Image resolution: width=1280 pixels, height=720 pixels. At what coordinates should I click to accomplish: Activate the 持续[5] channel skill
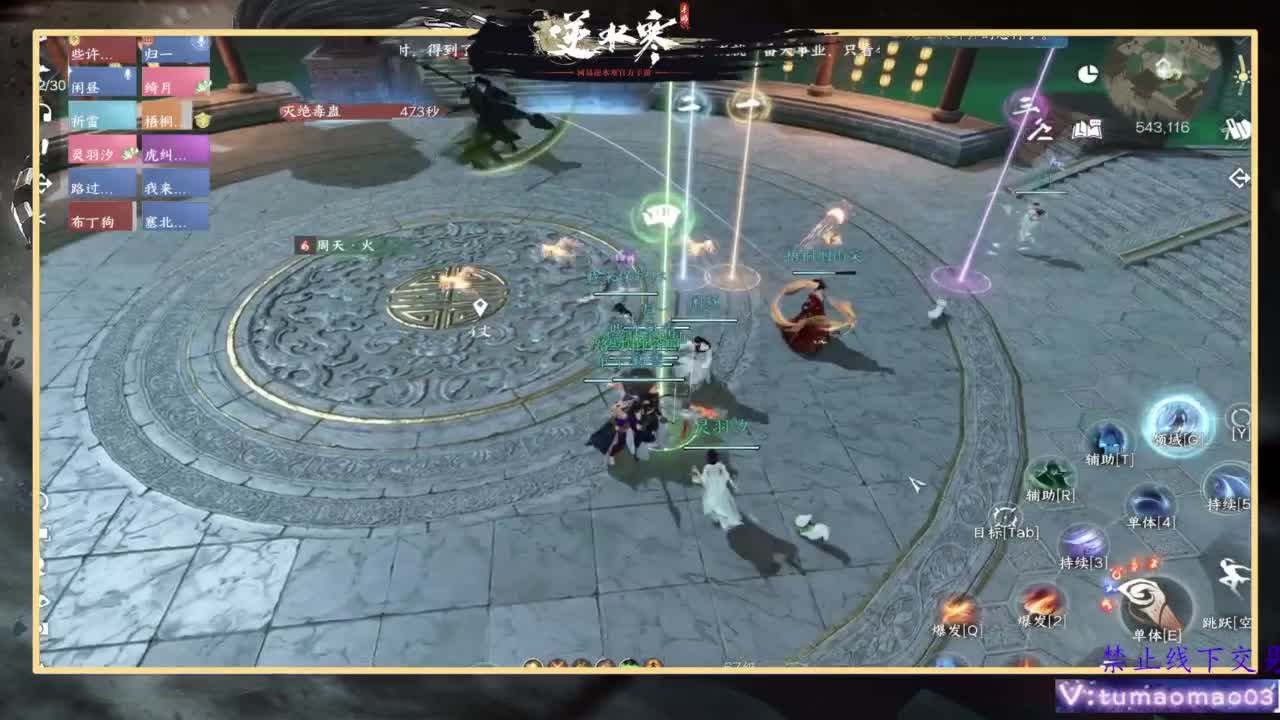tap(1228, 487)
